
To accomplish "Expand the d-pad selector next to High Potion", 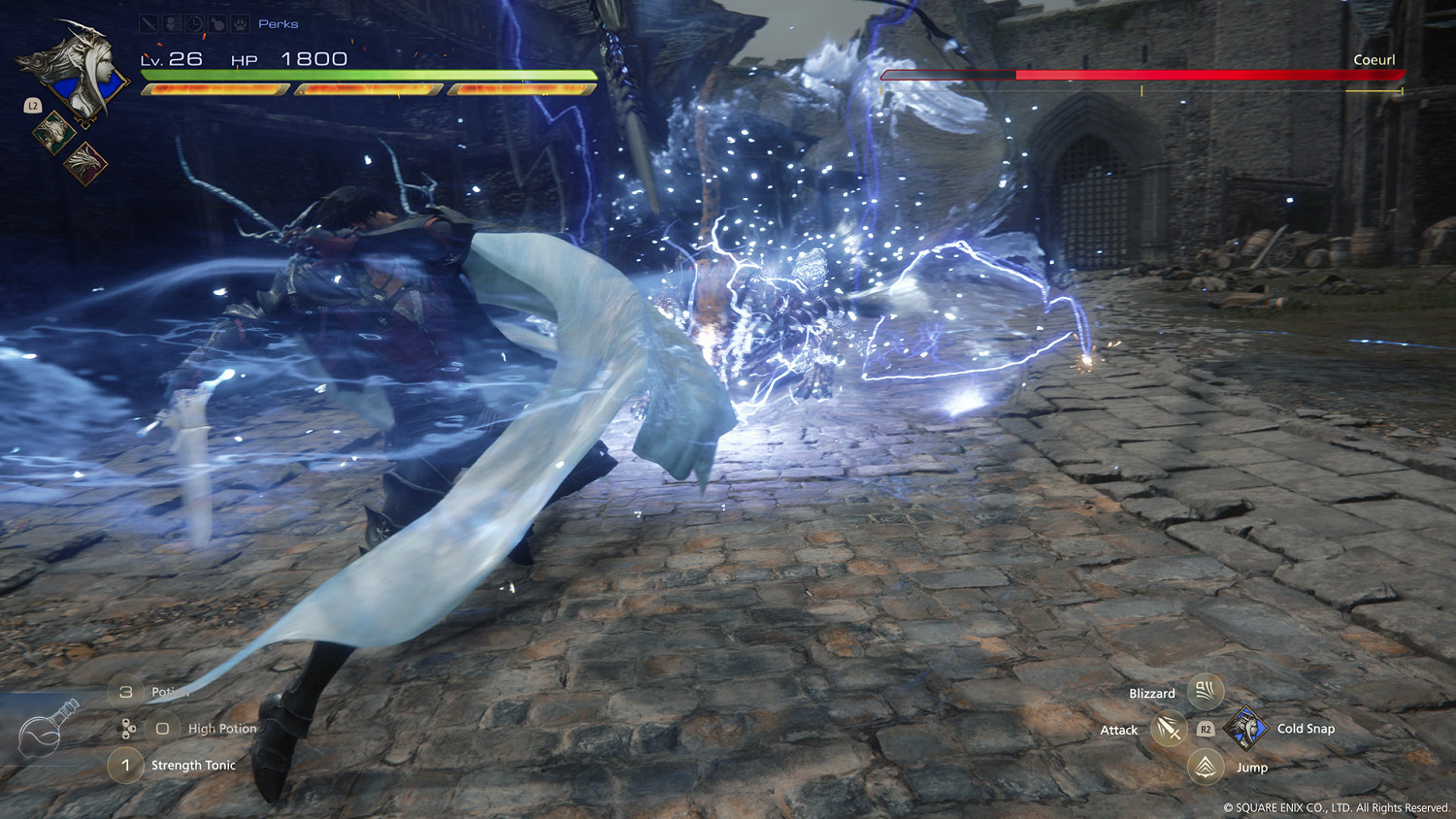I will (126, 727).
